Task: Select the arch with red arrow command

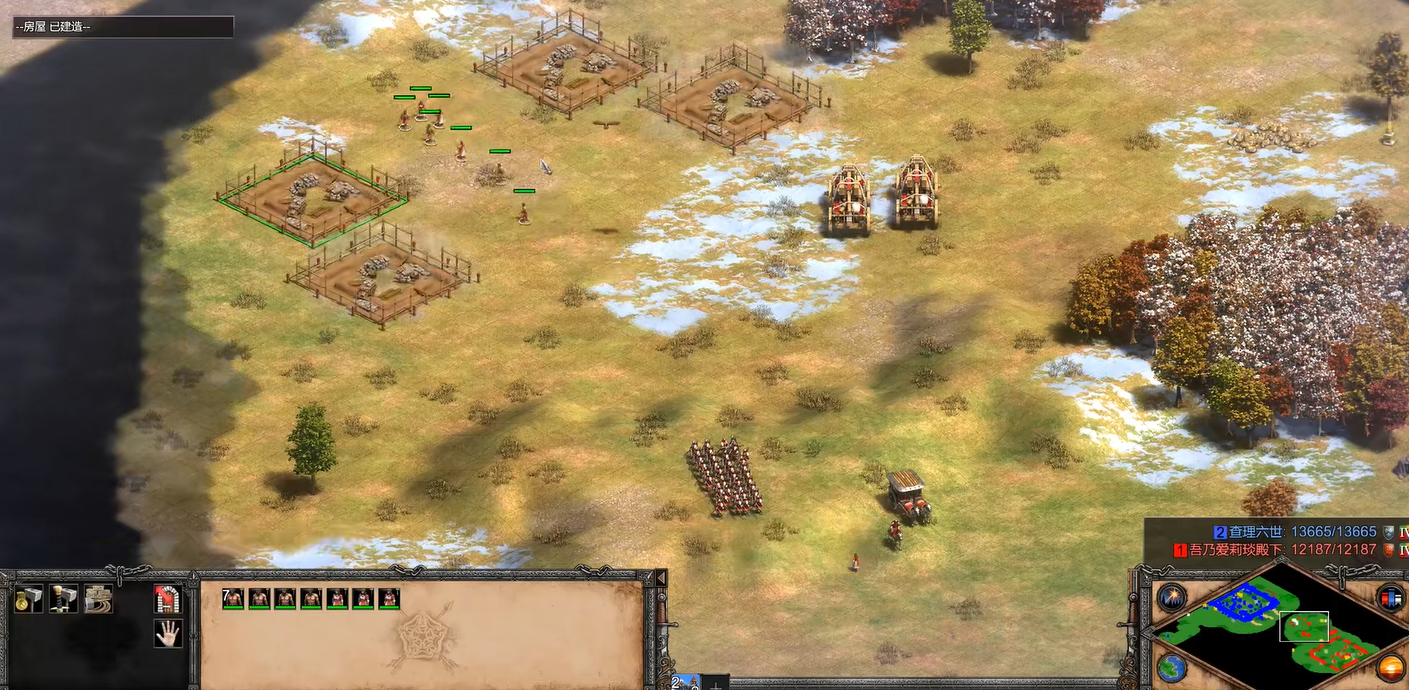Action: coord(168,599)
